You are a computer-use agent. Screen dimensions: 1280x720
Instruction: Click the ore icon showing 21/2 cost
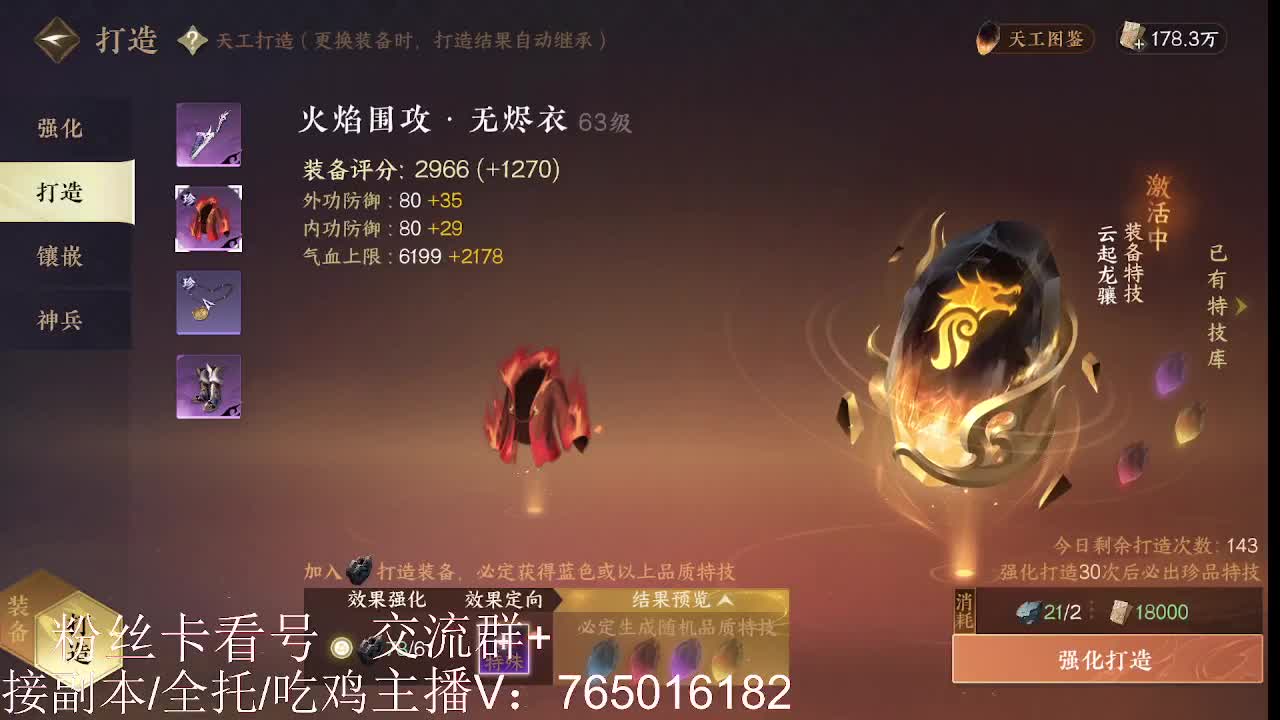1028,613
